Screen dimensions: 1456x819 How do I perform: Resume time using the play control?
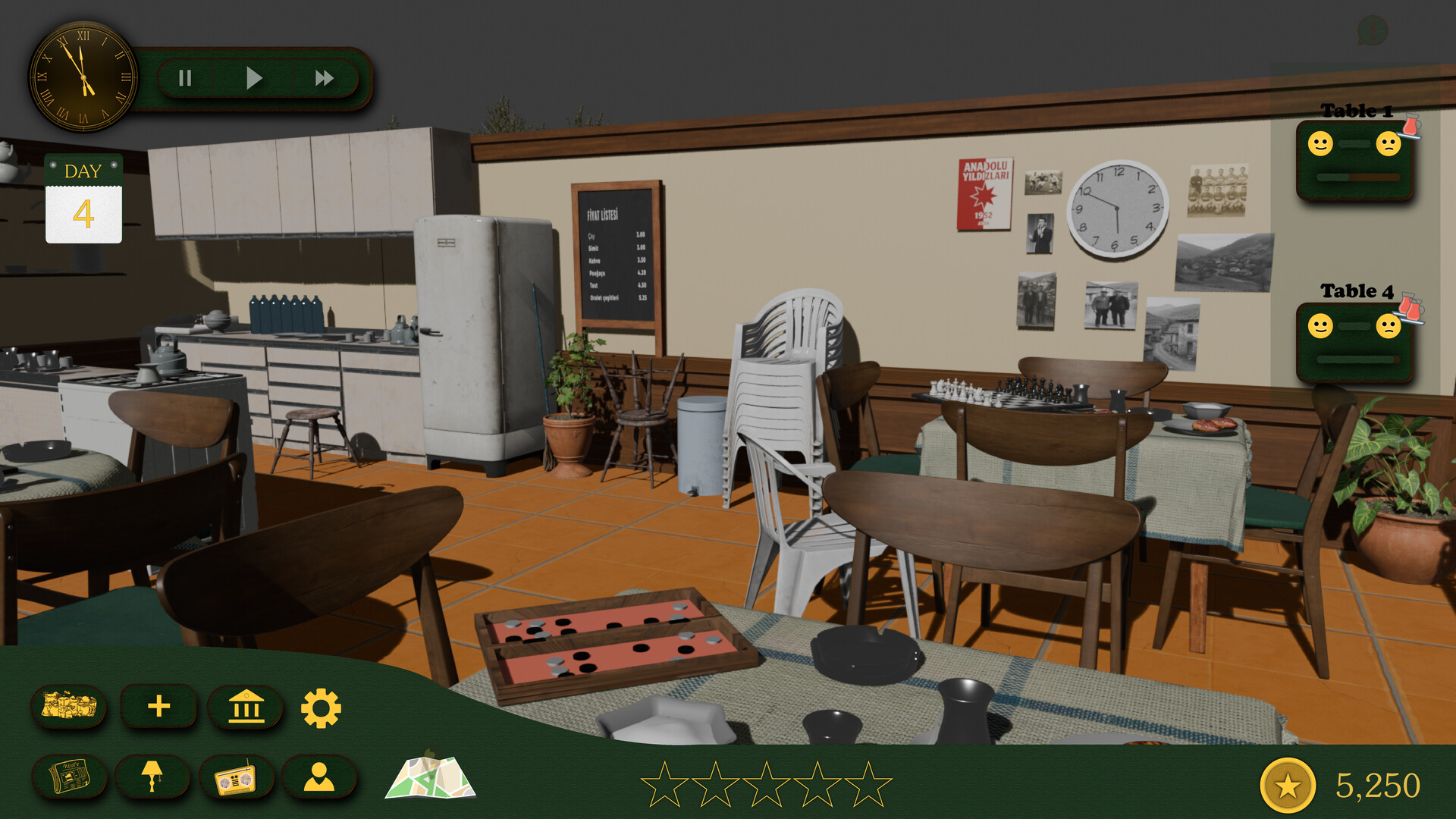coord(254,77)
